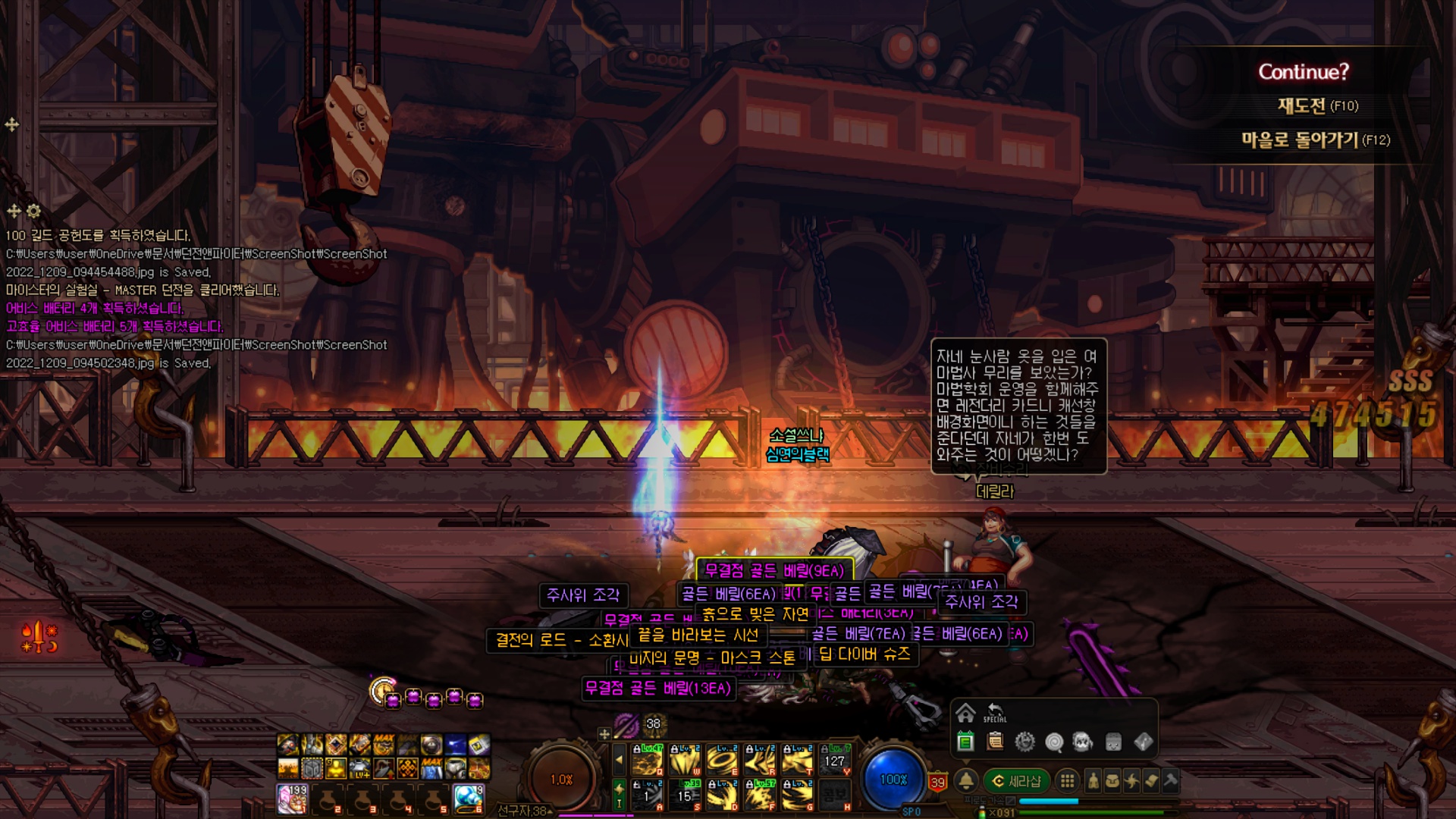Click the SPECIAL arrow icon
The height and width of the screenshot is (819, 1456).
[995, 712]
